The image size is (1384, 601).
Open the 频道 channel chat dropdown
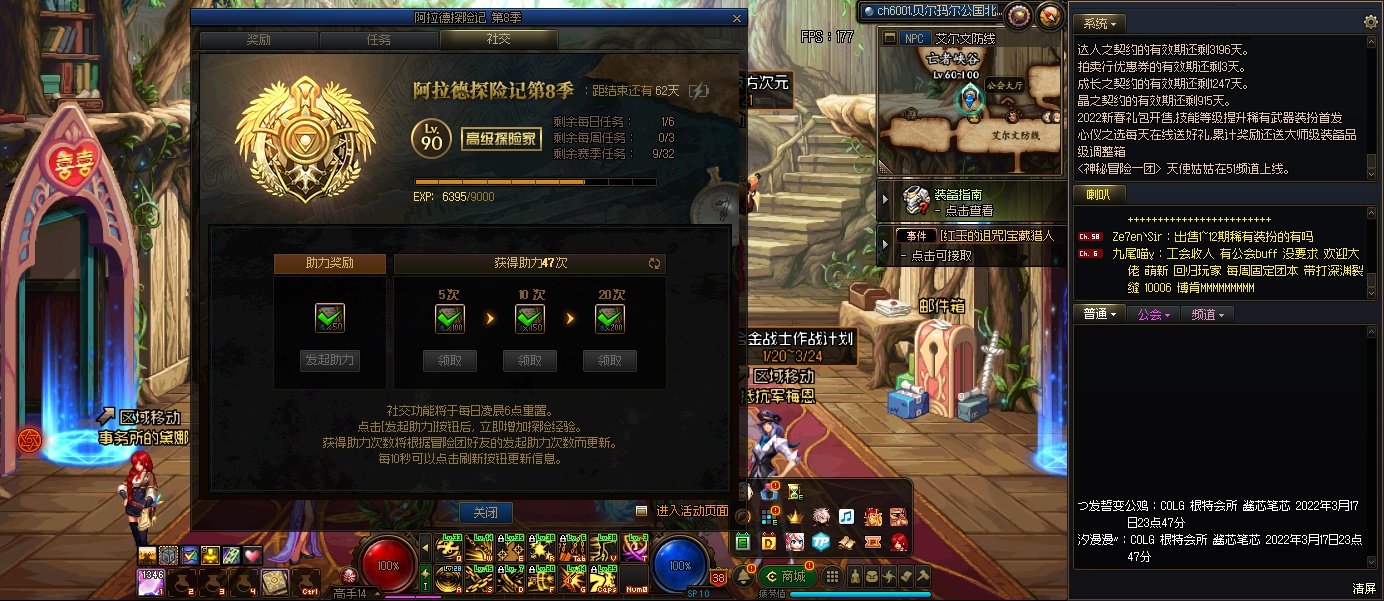coord(1208,314)
